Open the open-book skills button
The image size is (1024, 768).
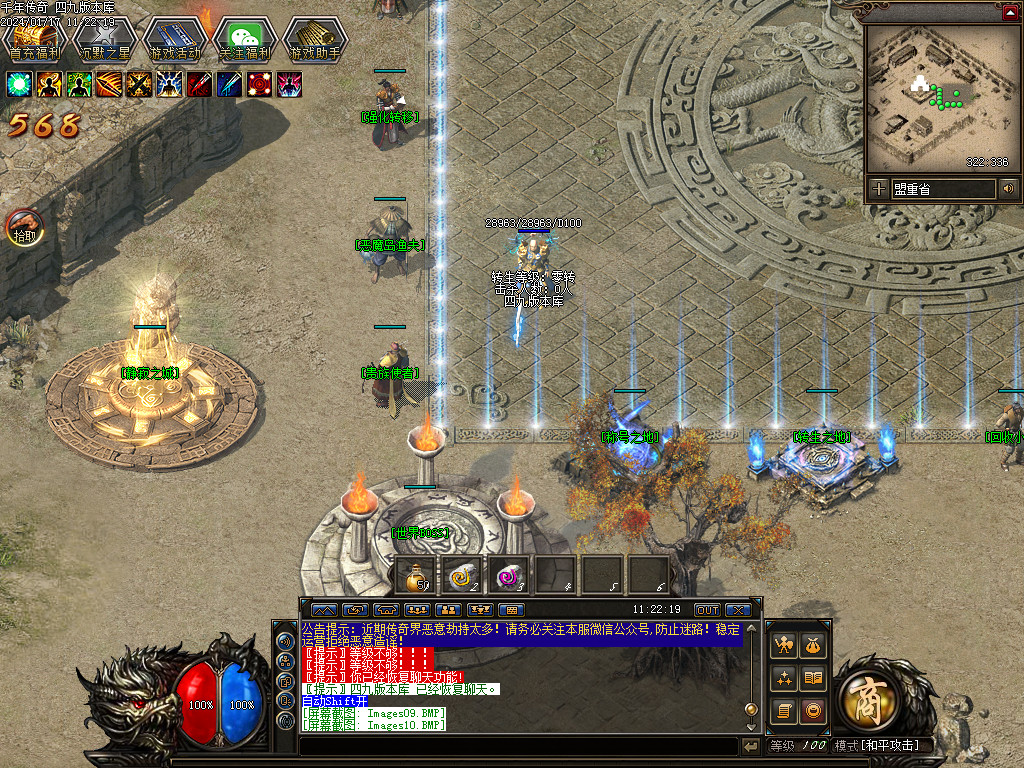click(x=814, y=679)
